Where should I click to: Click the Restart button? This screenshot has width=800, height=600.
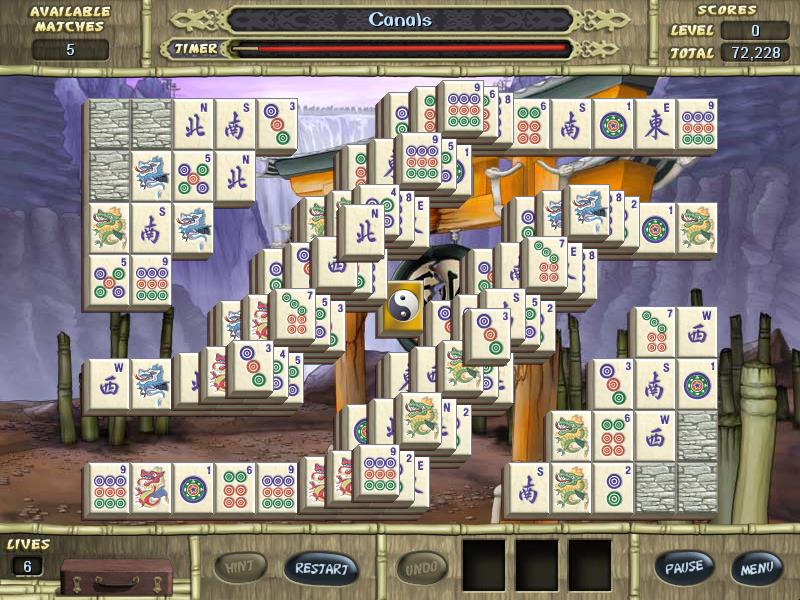click(x=322, y=568)
